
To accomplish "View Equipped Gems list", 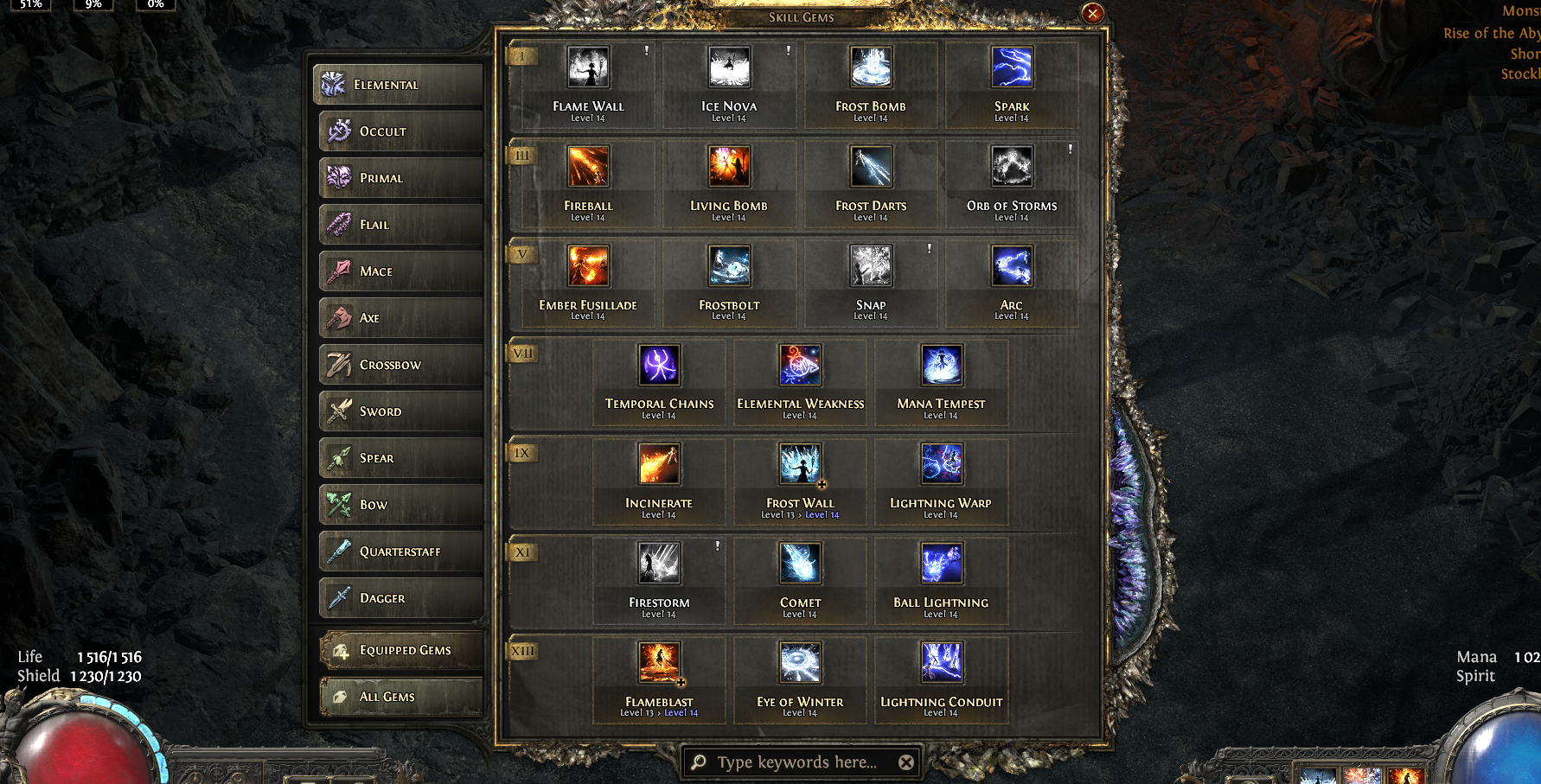I will (401, 650).
